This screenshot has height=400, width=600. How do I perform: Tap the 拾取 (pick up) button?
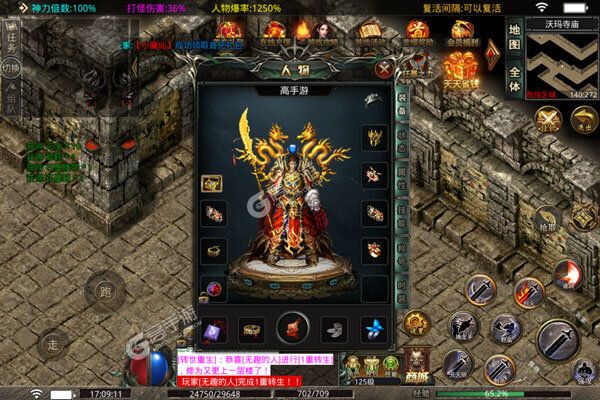point(545,222)
